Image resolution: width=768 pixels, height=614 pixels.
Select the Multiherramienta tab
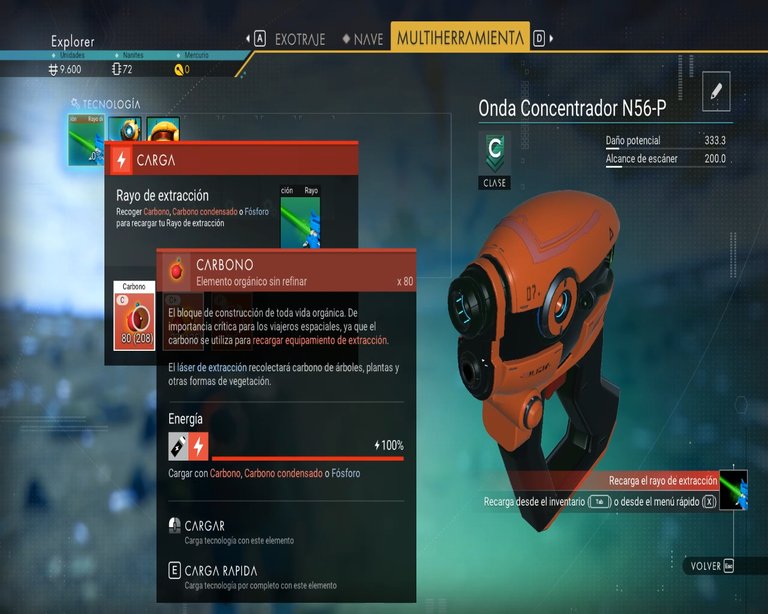click(460, 38)
